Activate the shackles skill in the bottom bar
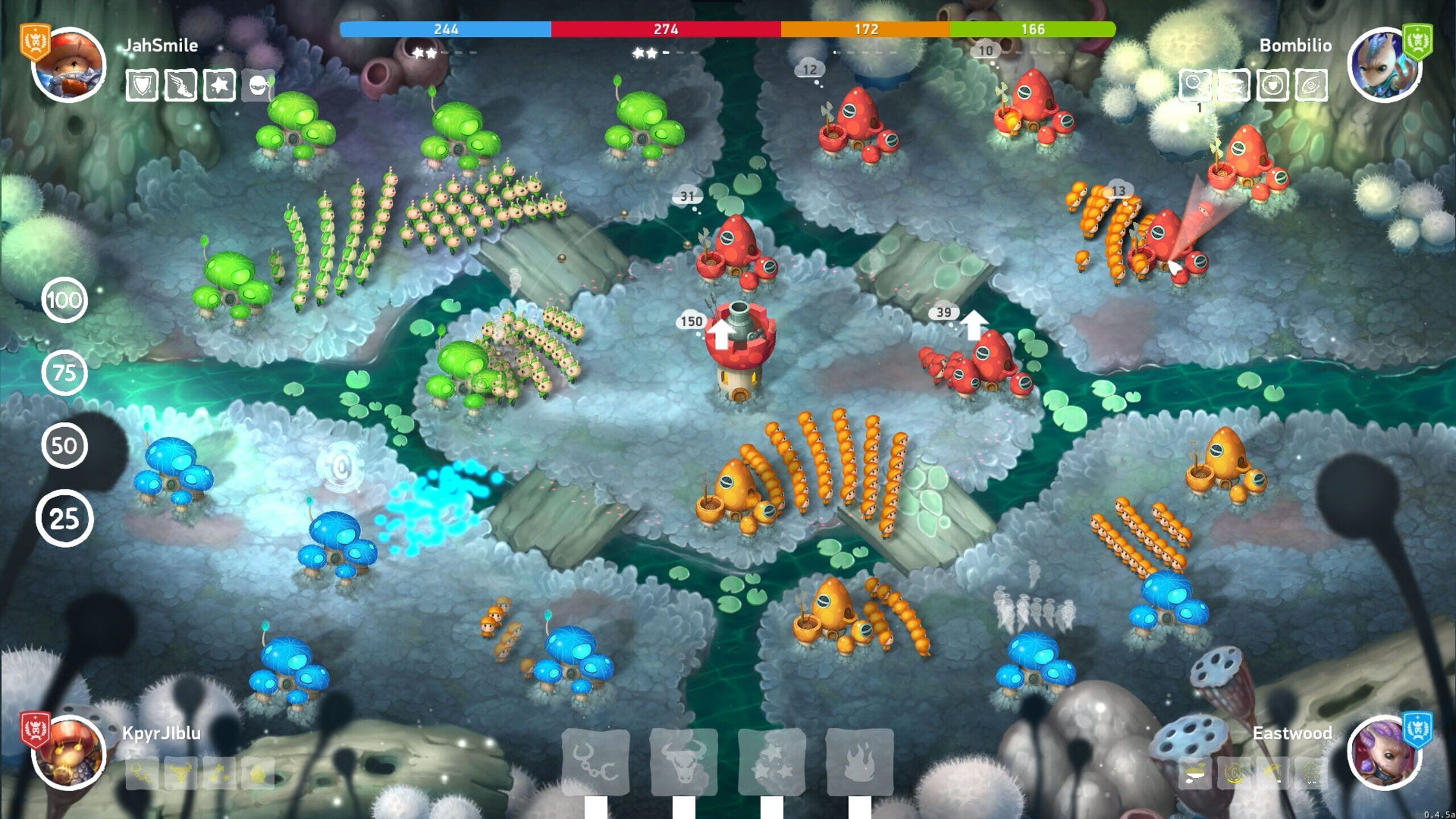 [595, 762]
